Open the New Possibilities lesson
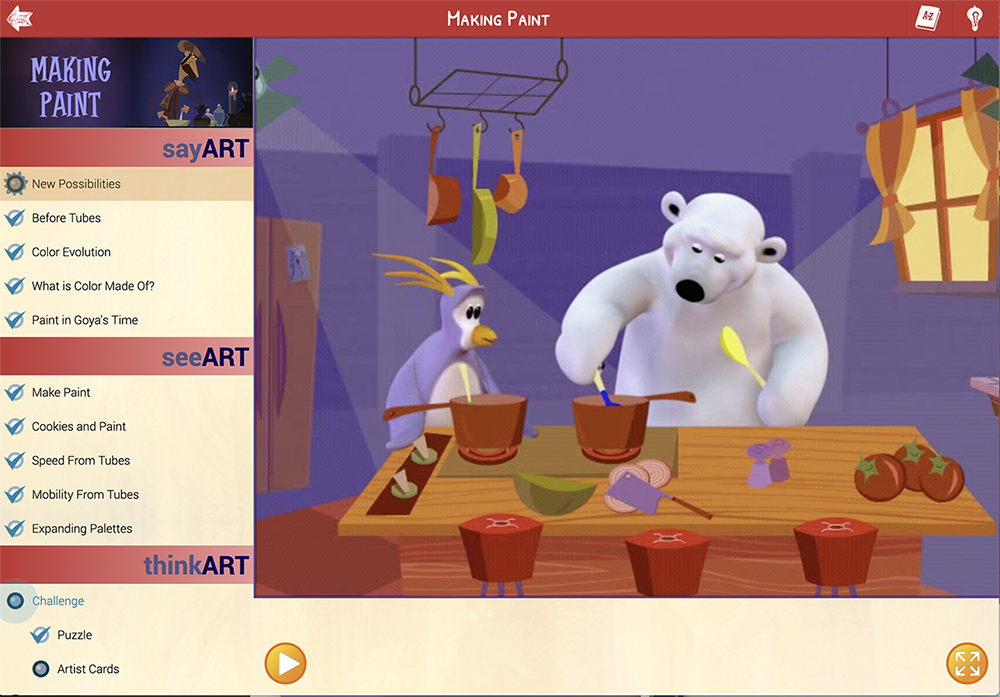1000x697 pixels. pos(76,184)
